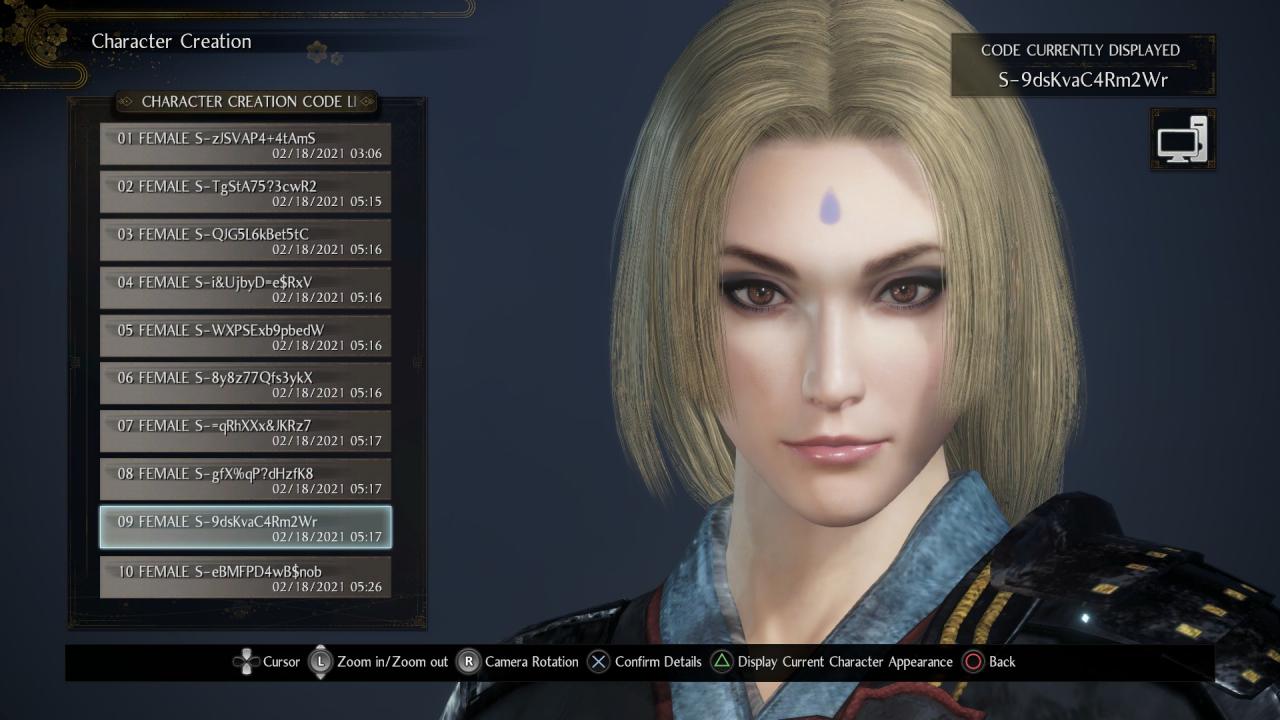Click the monitor and console icon
This screenshot has height=720, width=1280.
point(1182,140)
